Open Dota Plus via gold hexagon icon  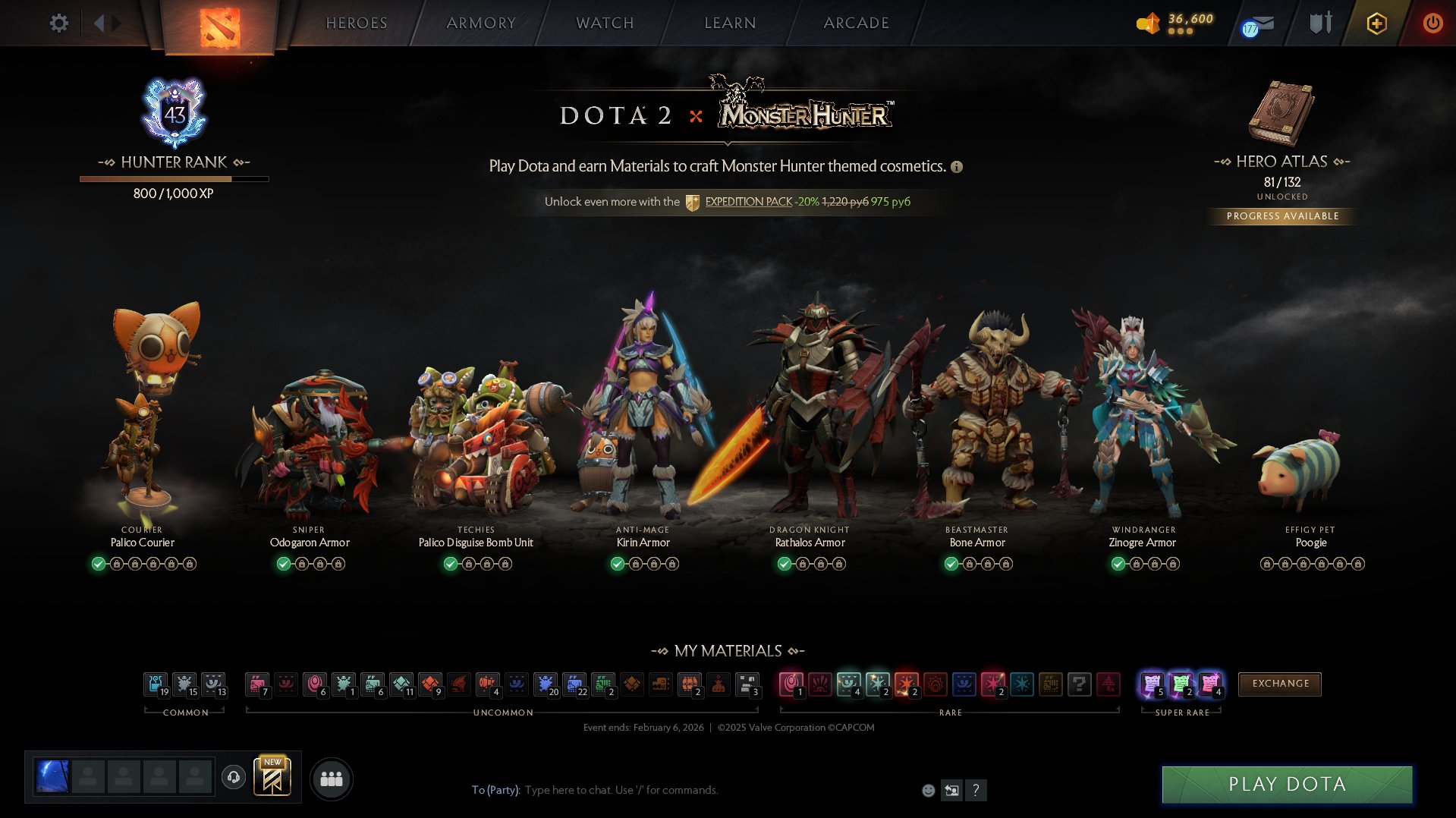click(x=1377, y=23)
